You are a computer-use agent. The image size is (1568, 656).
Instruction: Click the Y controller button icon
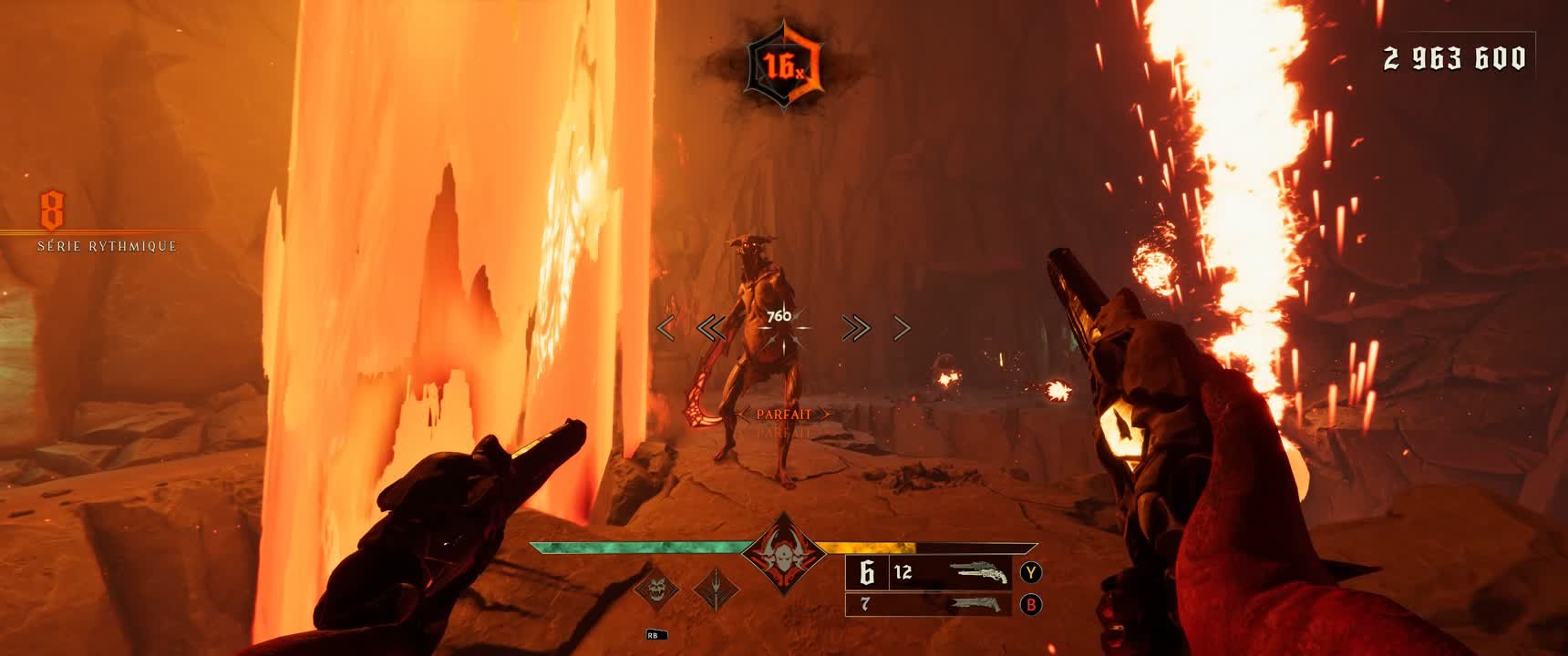[x=1031, y=574]
